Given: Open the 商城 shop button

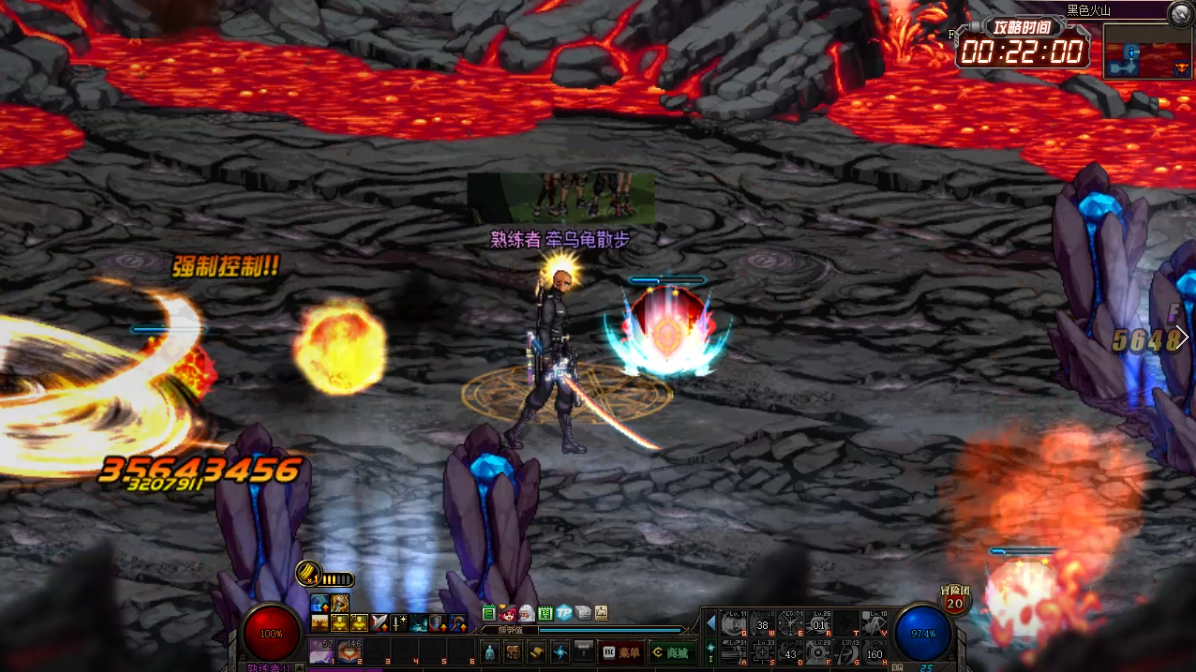Looking at the screenshot, I should (671, 653).
